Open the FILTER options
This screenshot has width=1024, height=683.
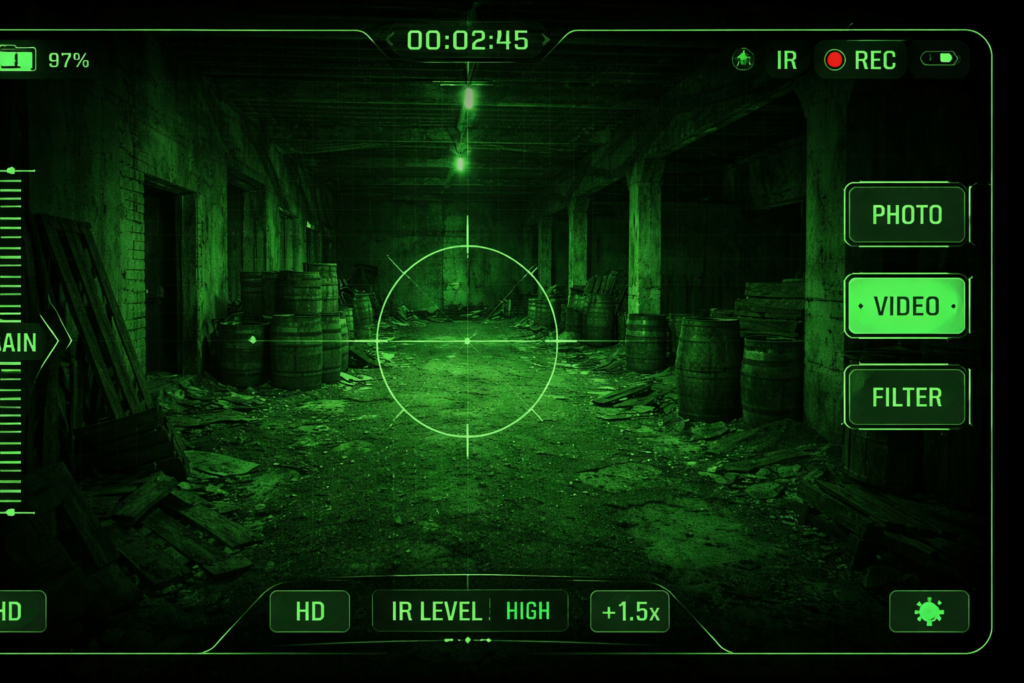[x=906, y=397]
